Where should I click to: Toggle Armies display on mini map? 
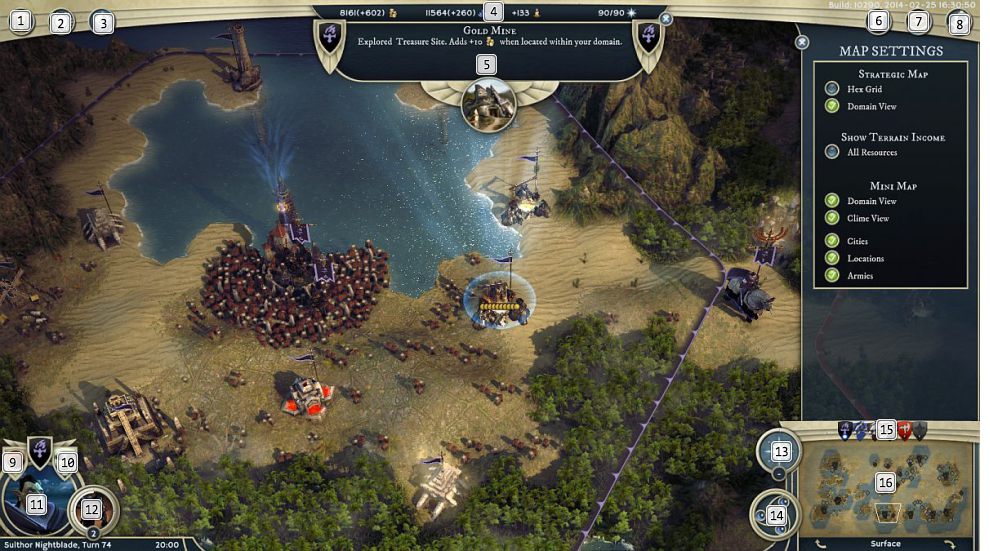tap(831, 275)
